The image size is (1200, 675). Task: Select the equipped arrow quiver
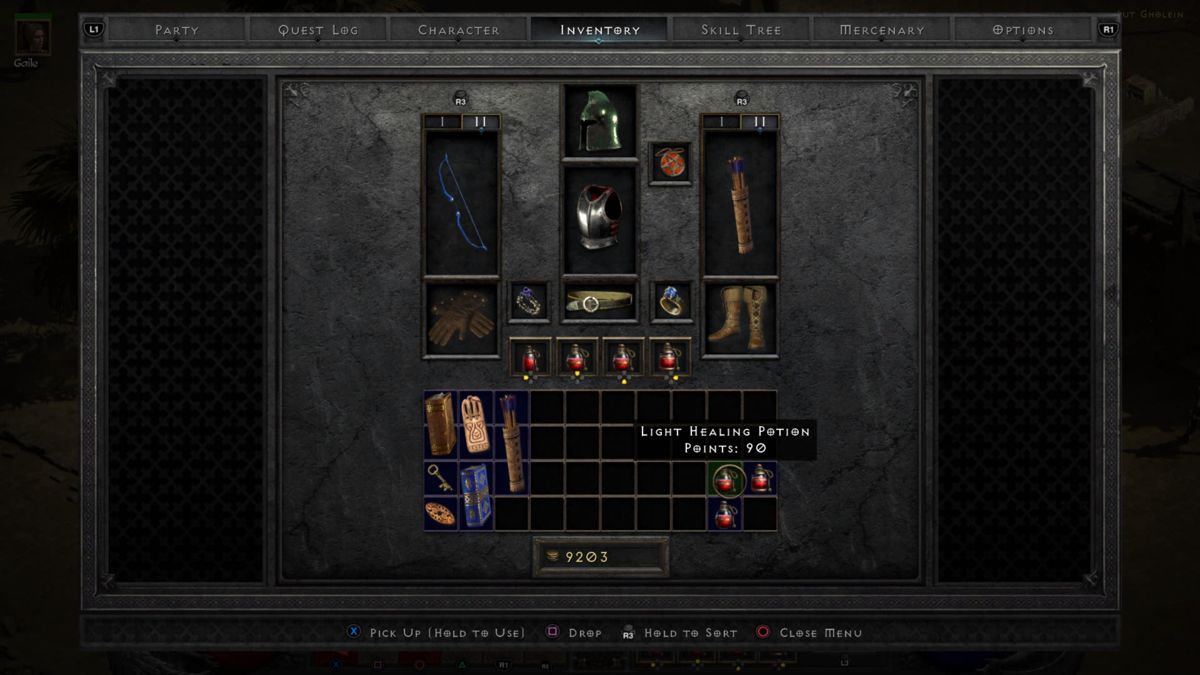coord(740,203)
